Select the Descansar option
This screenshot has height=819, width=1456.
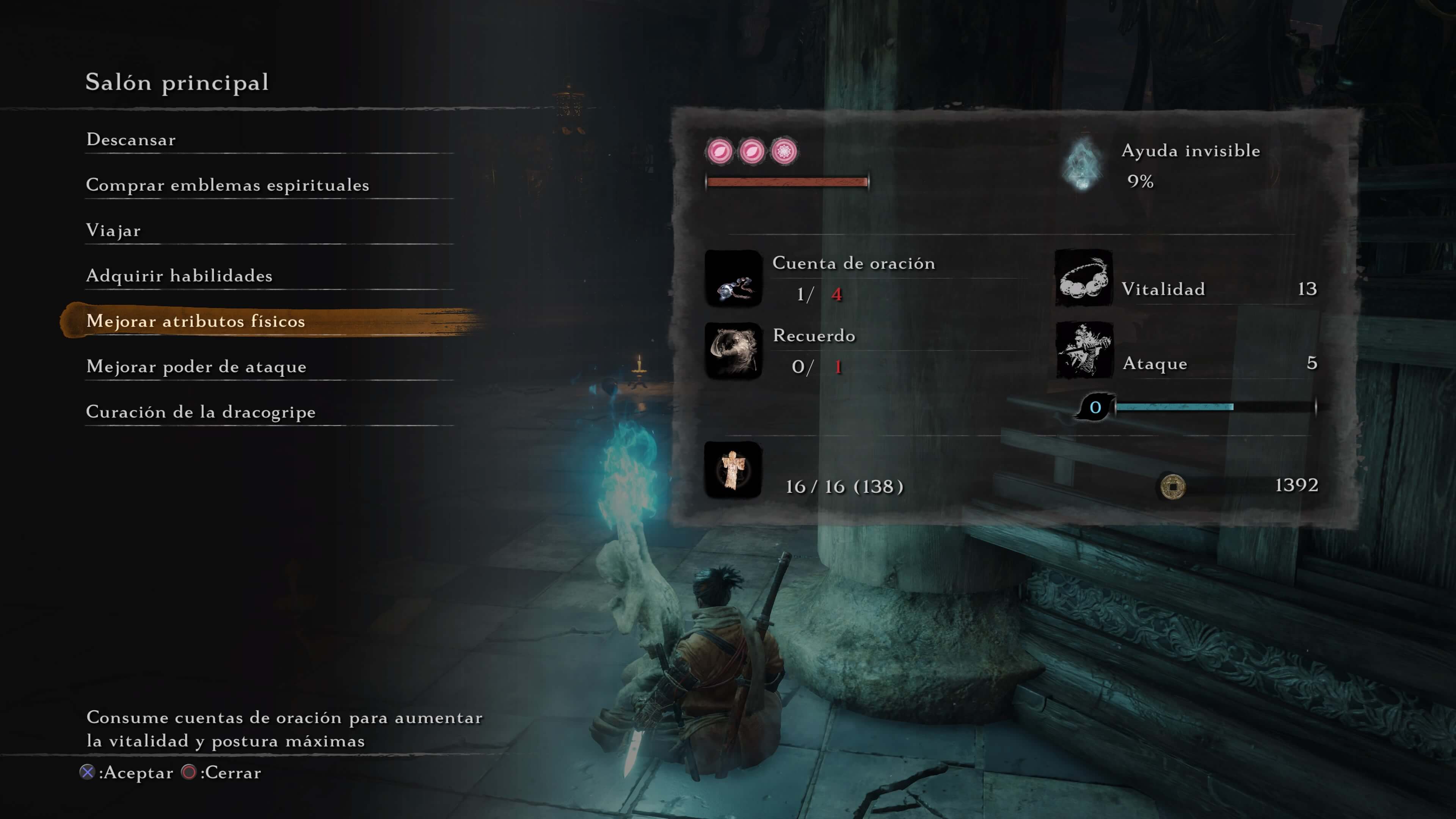[130, 140]
